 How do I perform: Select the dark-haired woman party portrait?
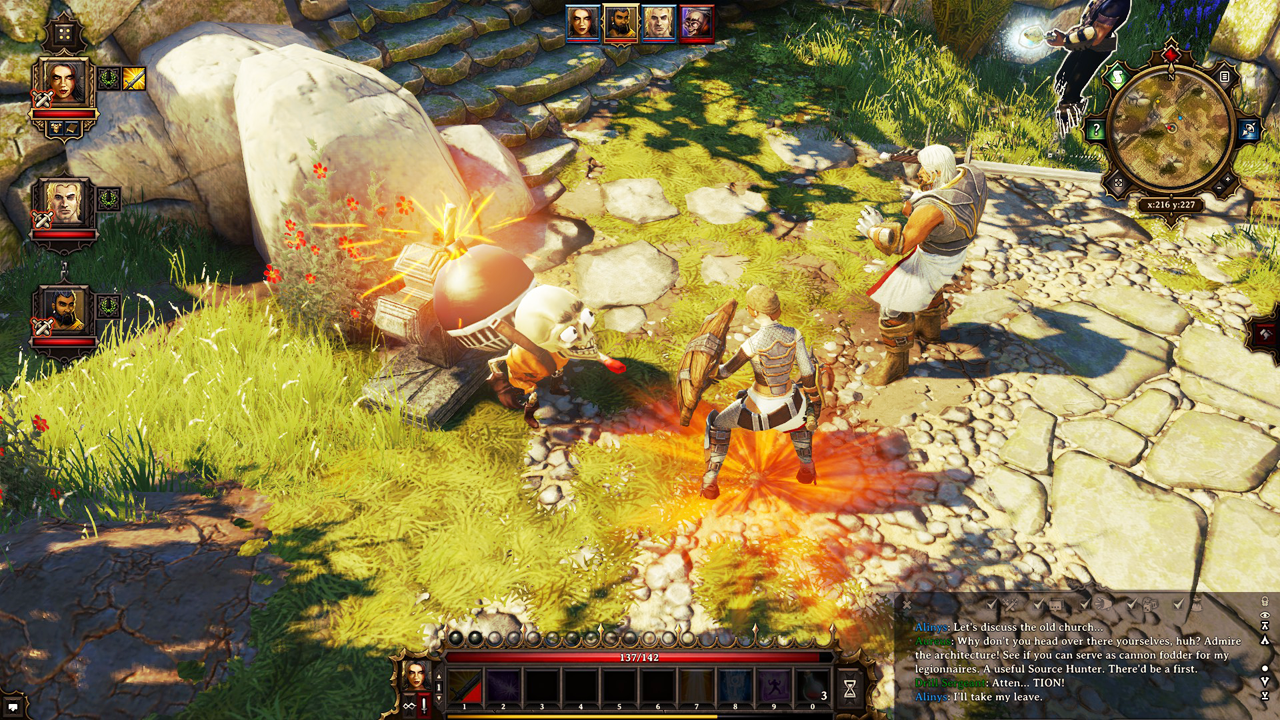coord(64,84)
